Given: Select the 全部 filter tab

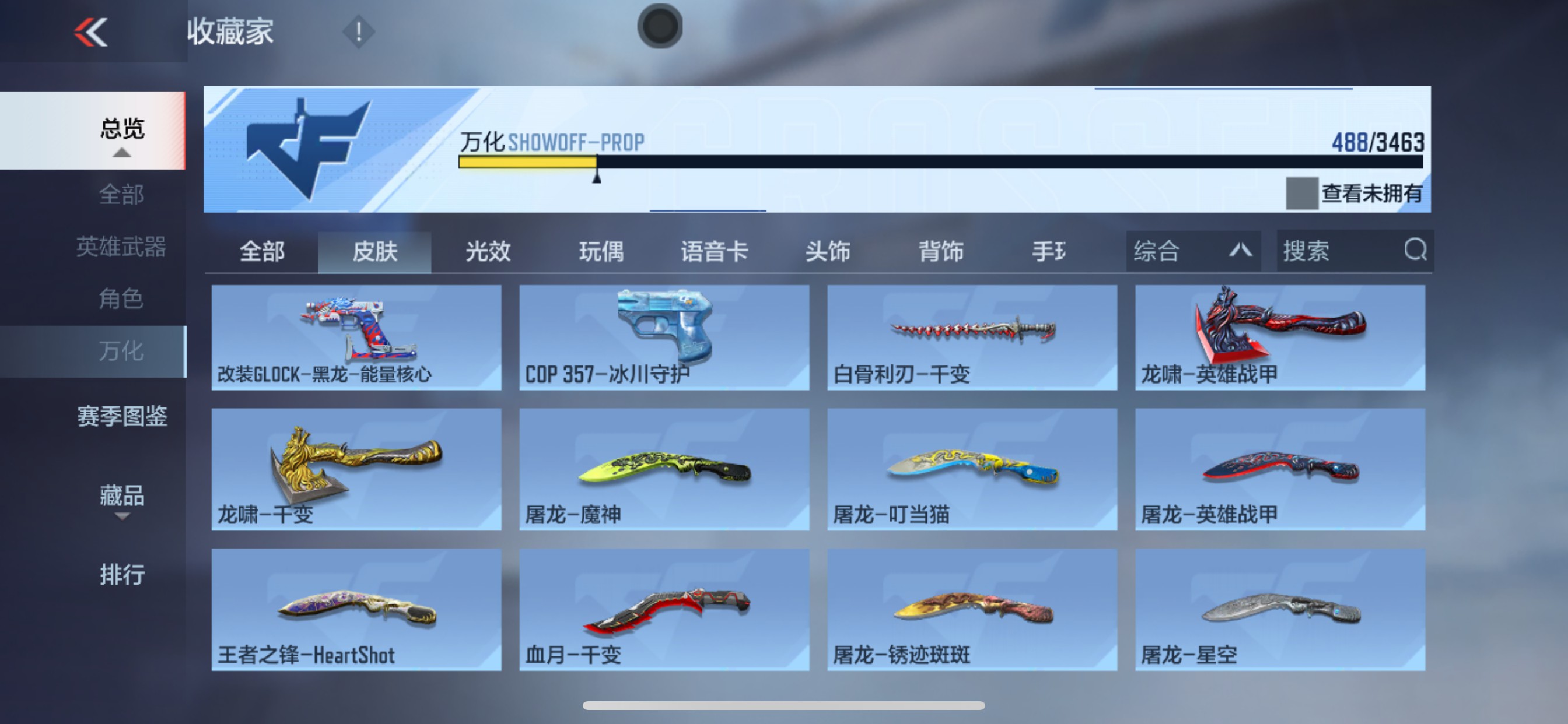Looking at the screenshot, I should coord(264,251).
